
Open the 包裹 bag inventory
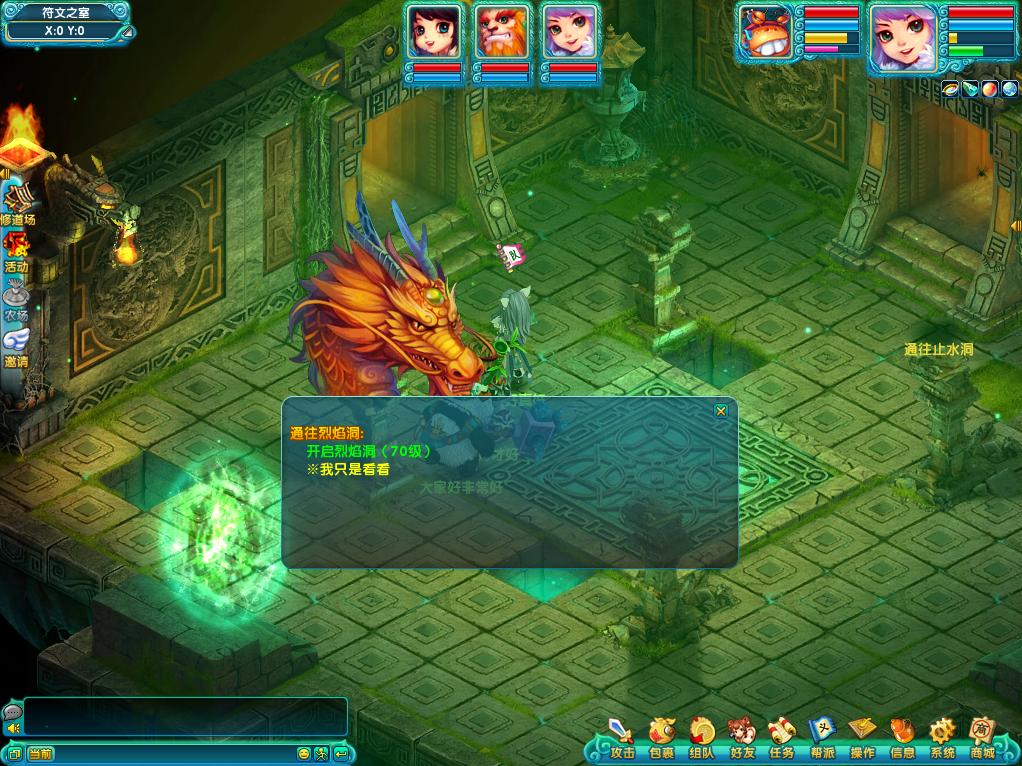click(x=662, y=738)
